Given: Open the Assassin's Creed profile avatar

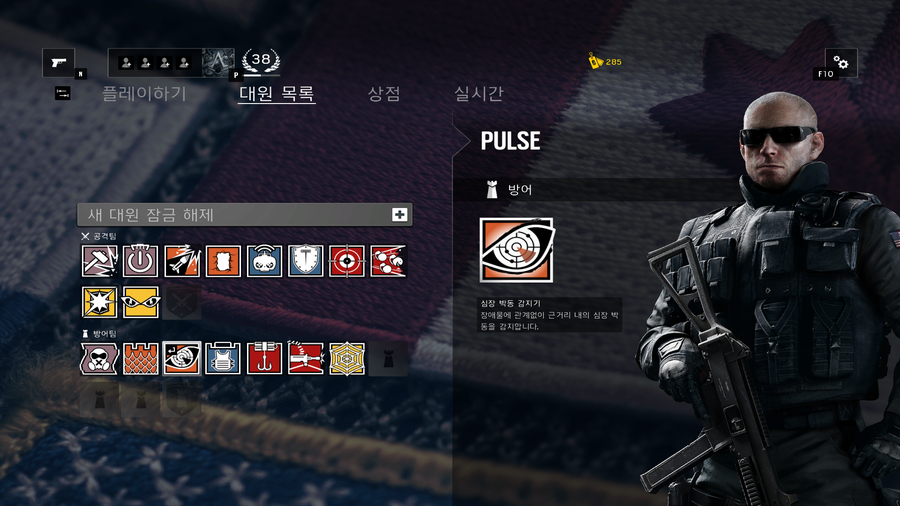Looking at the screenshot, I should coord(219,63).
